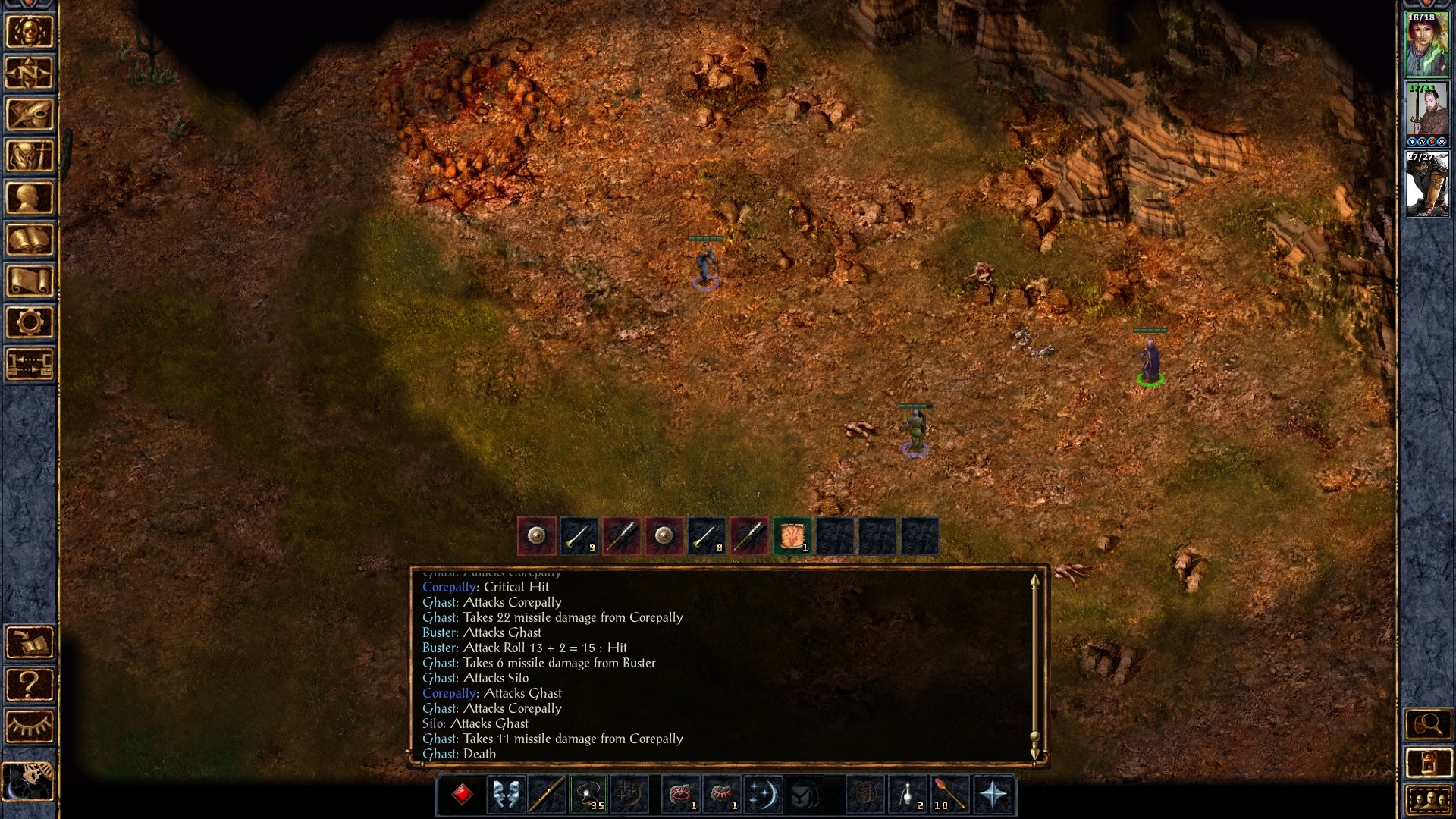Image resolution: width=1456 pixels, height=819 pixels.
Task: Use the wand with 10 charges
Action: pos(949,795)
